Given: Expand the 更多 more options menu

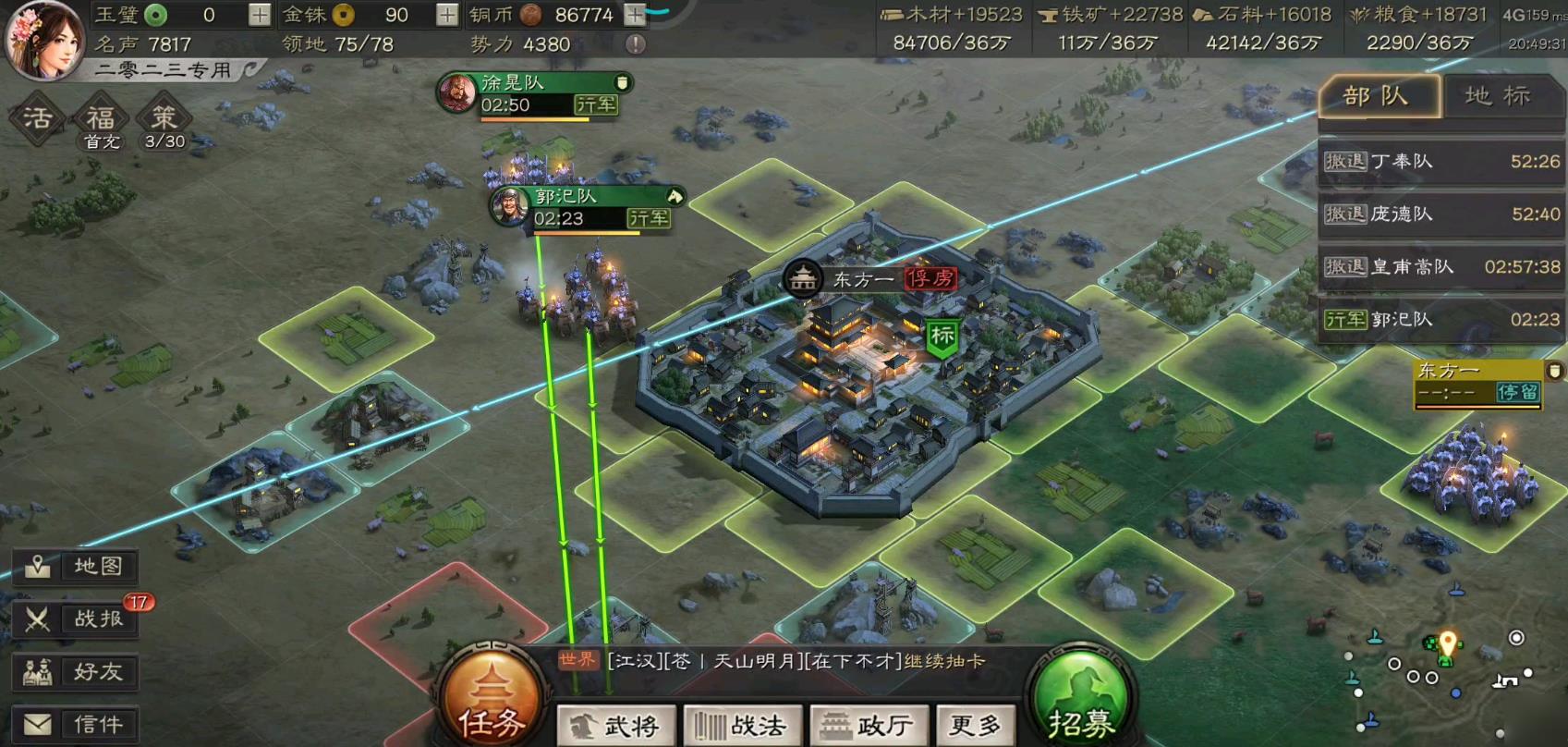Looking at the screenshot, I should point(975,725).
